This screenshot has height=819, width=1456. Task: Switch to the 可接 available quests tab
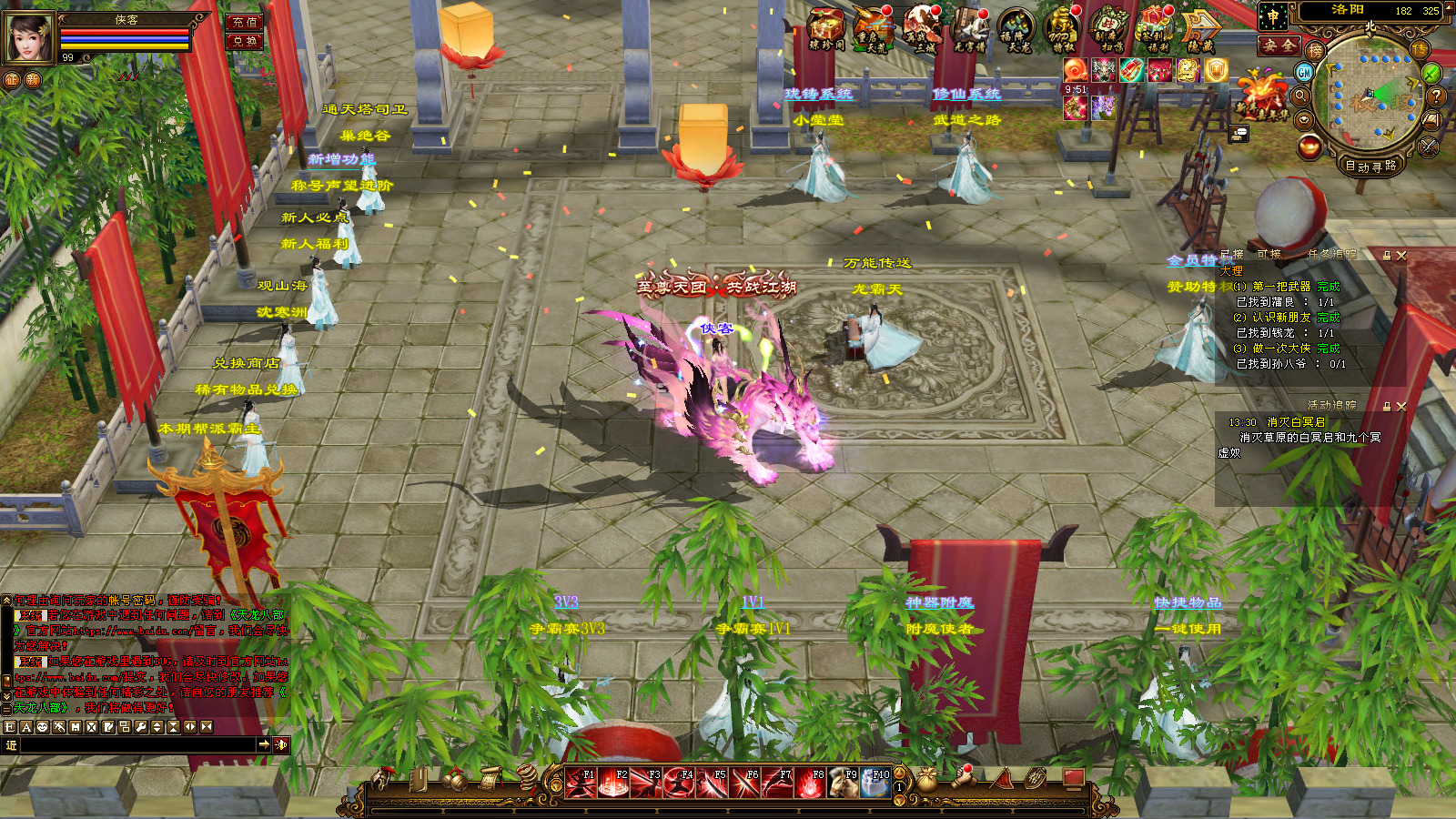[x=1269, y=255]
